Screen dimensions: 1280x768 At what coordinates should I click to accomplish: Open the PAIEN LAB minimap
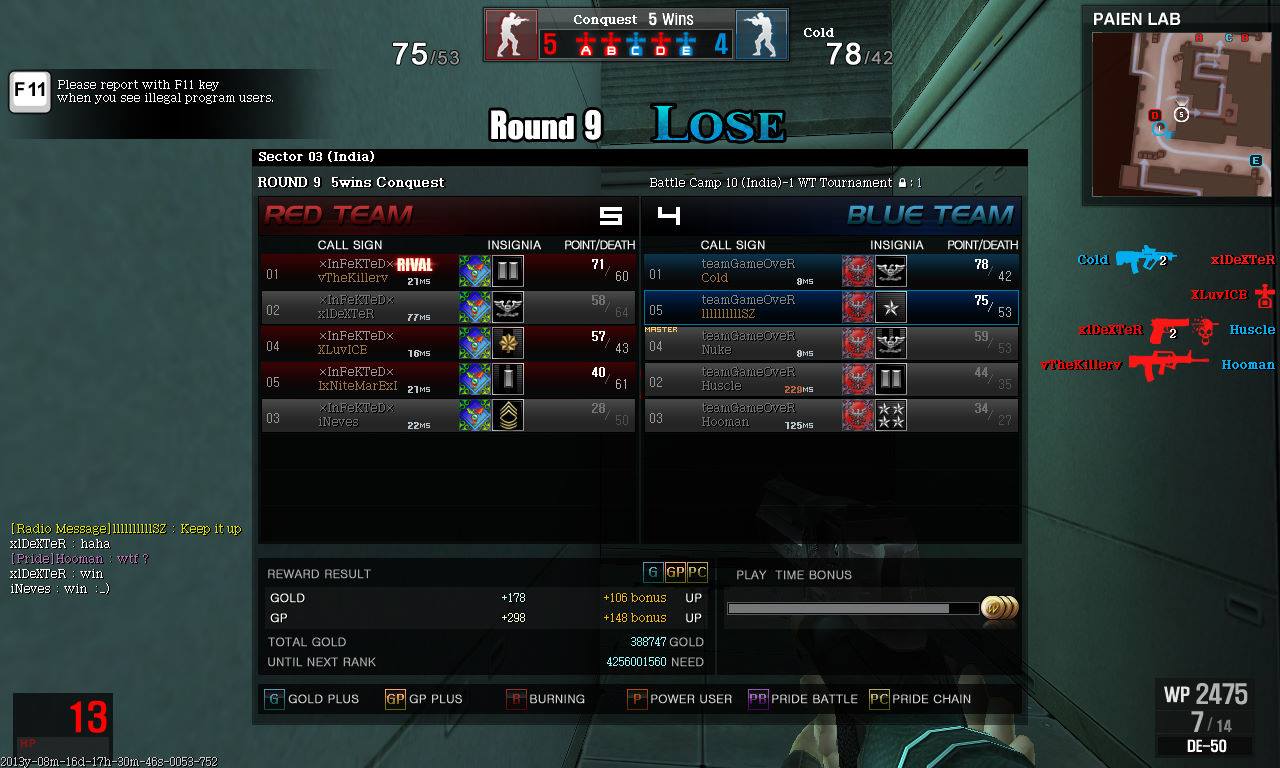[1179, 113]
